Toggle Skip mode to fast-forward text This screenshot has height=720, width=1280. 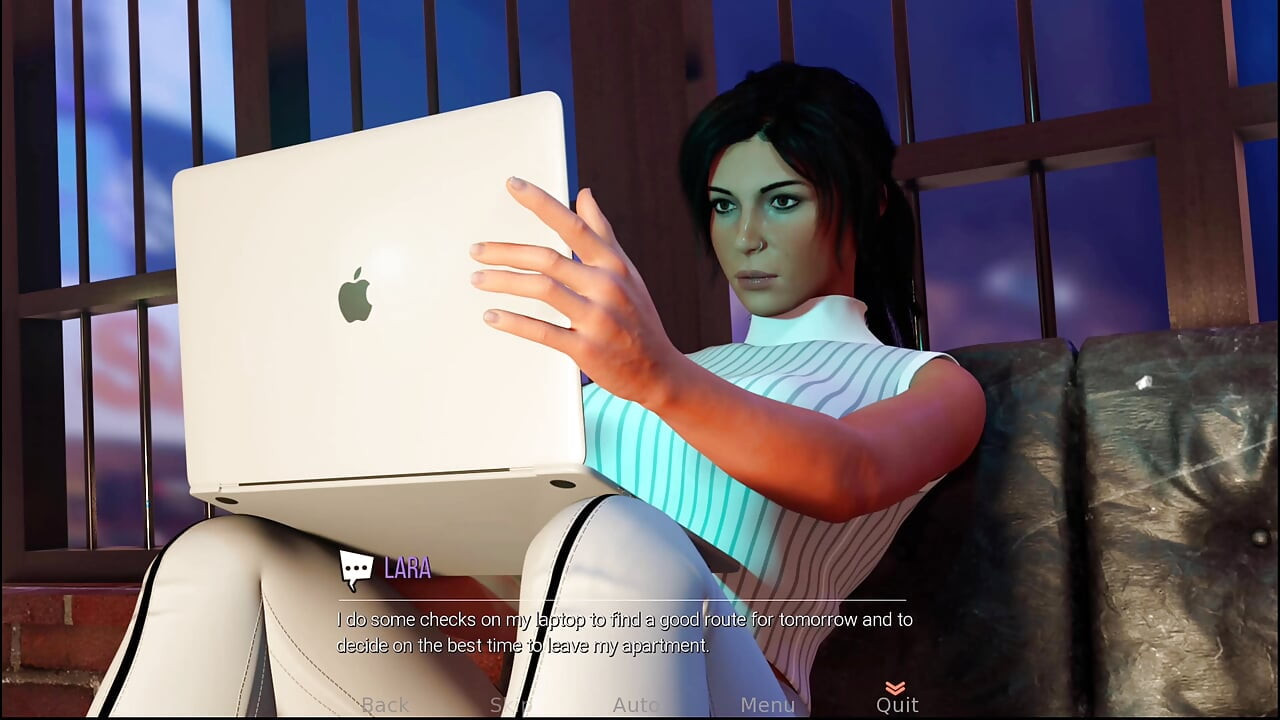pos(513,705)
